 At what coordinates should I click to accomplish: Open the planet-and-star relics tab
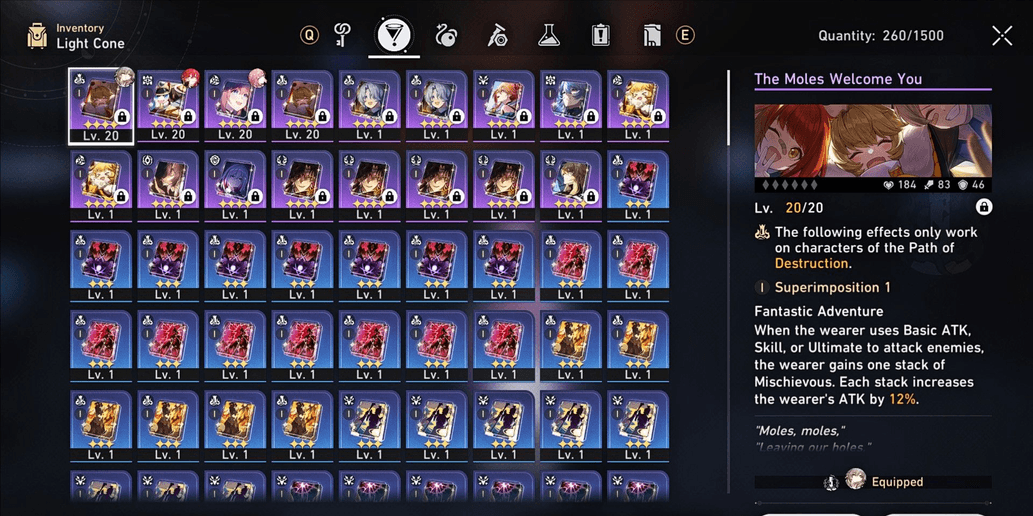[446, 36]
